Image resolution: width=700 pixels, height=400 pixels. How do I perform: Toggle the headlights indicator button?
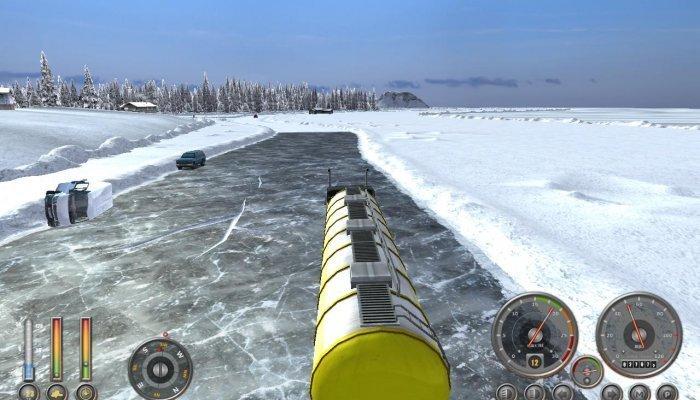tap(506, 393)
